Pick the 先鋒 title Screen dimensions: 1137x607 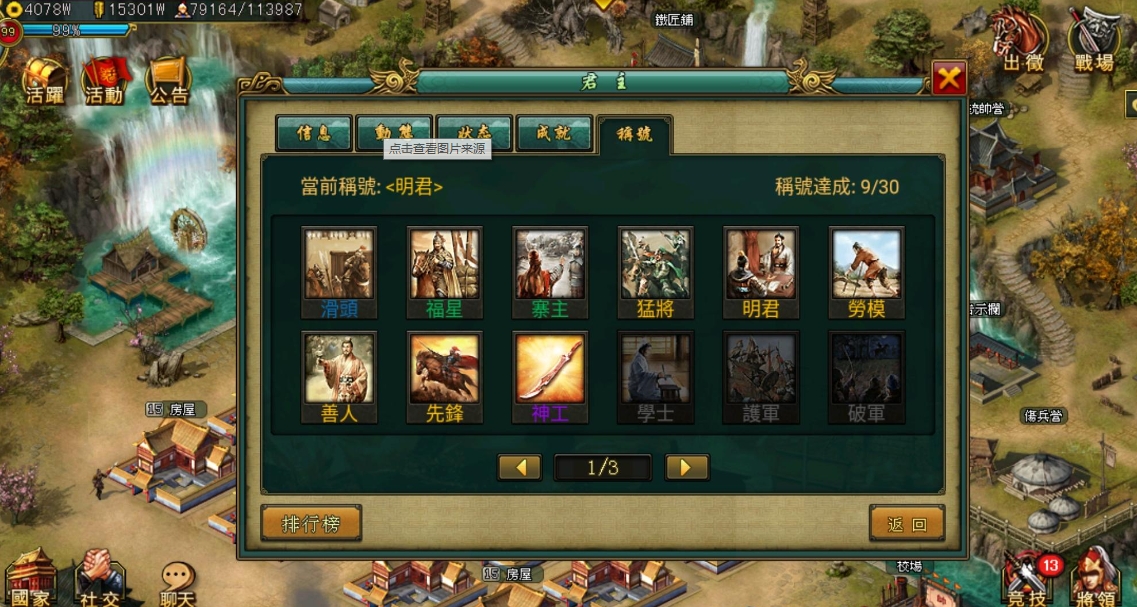444,369
